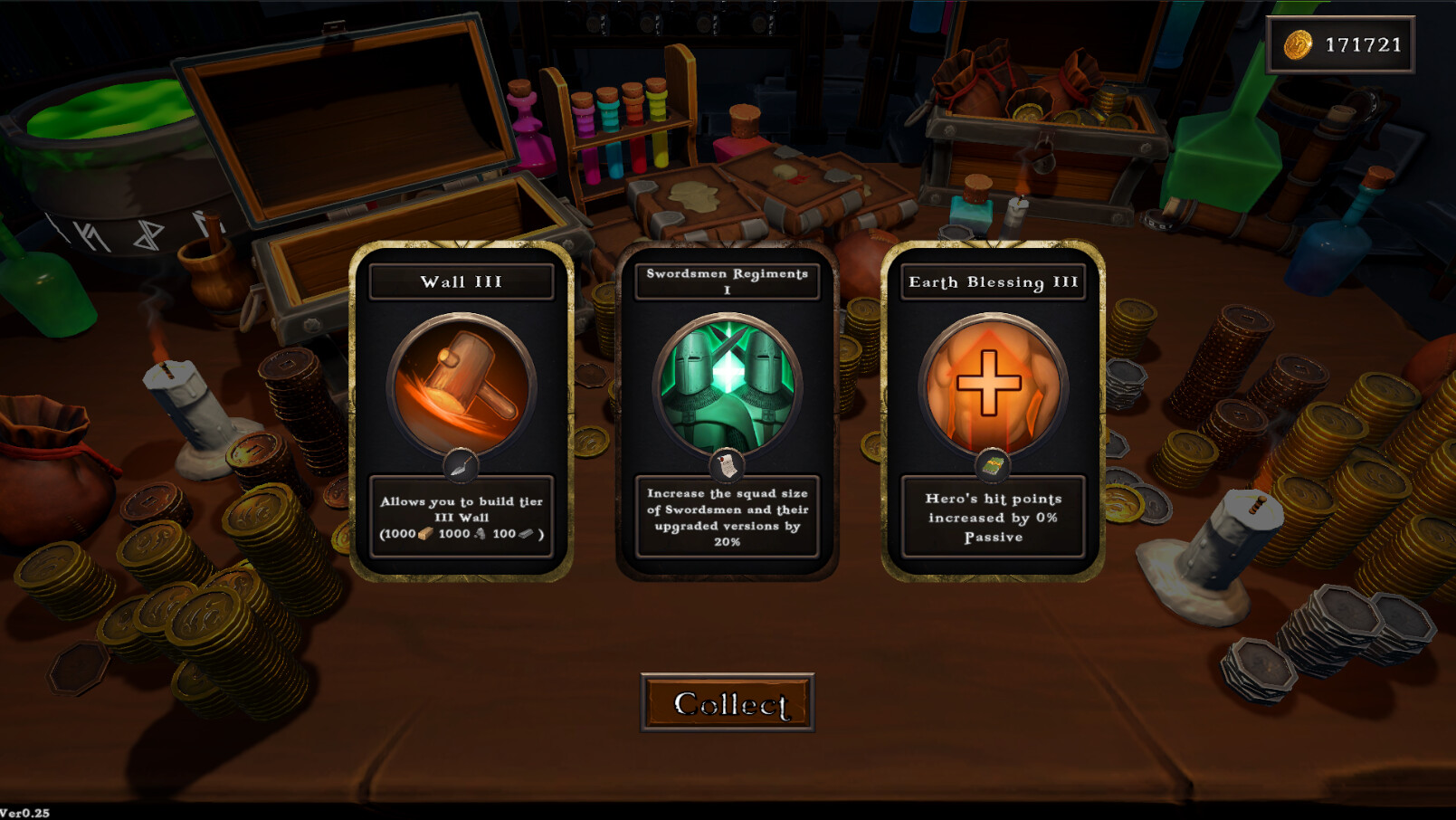Click the stone cost icon in Wall III requirements

pyautogui.click(x=481, y=534)
